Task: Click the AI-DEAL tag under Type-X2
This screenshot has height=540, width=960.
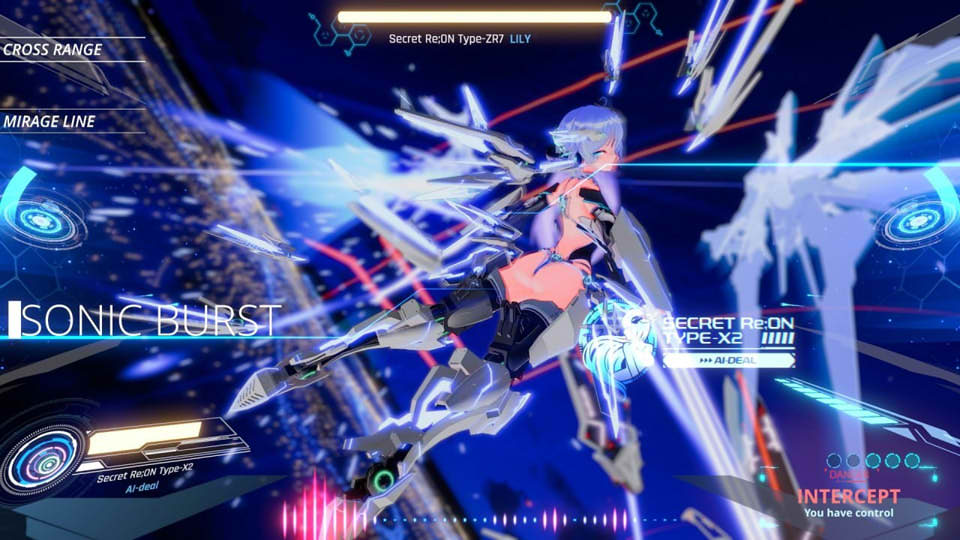Action: click(727, 360)
